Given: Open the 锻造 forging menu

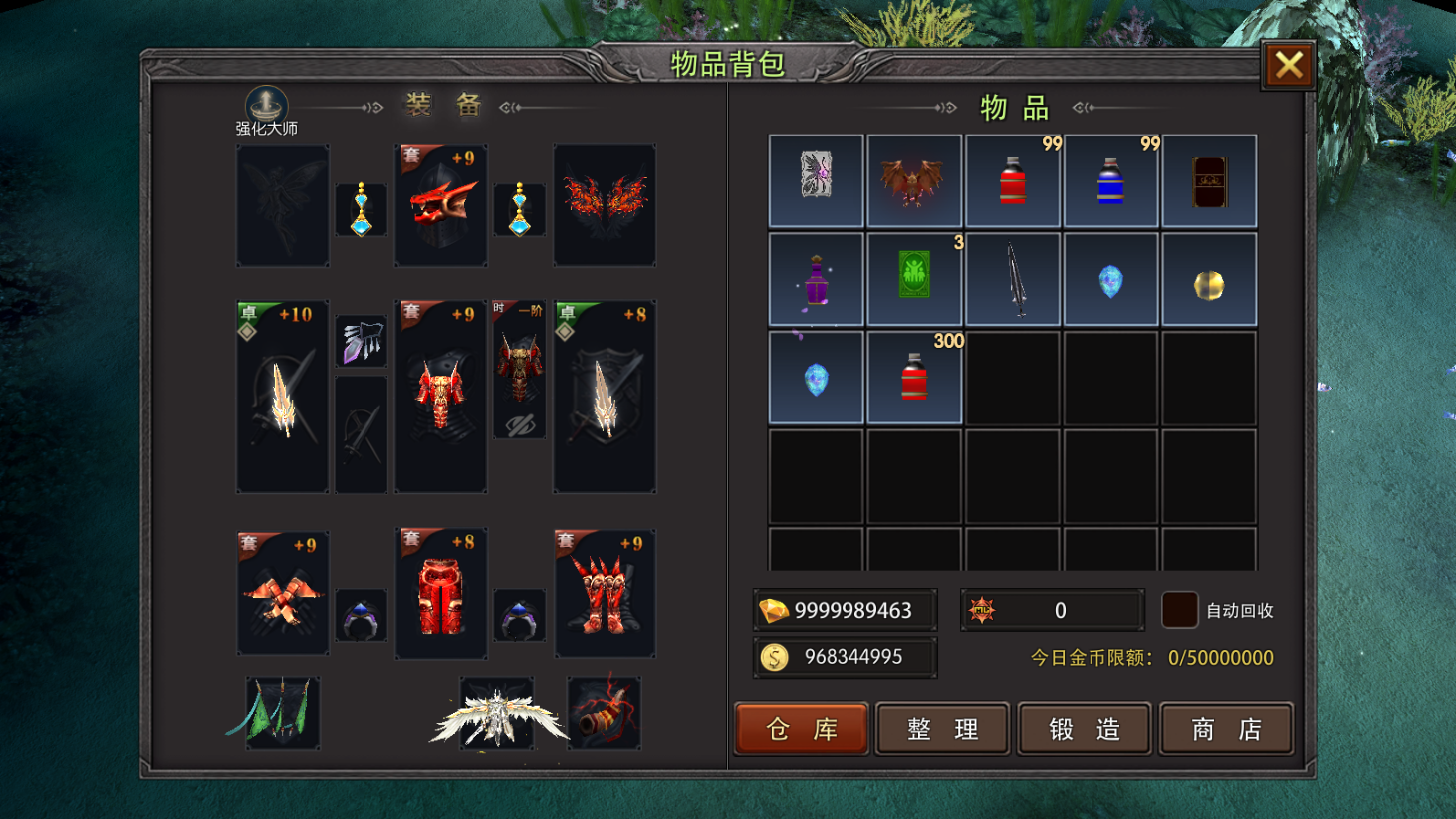Looking at the screenshot, I should (1085, 729).
